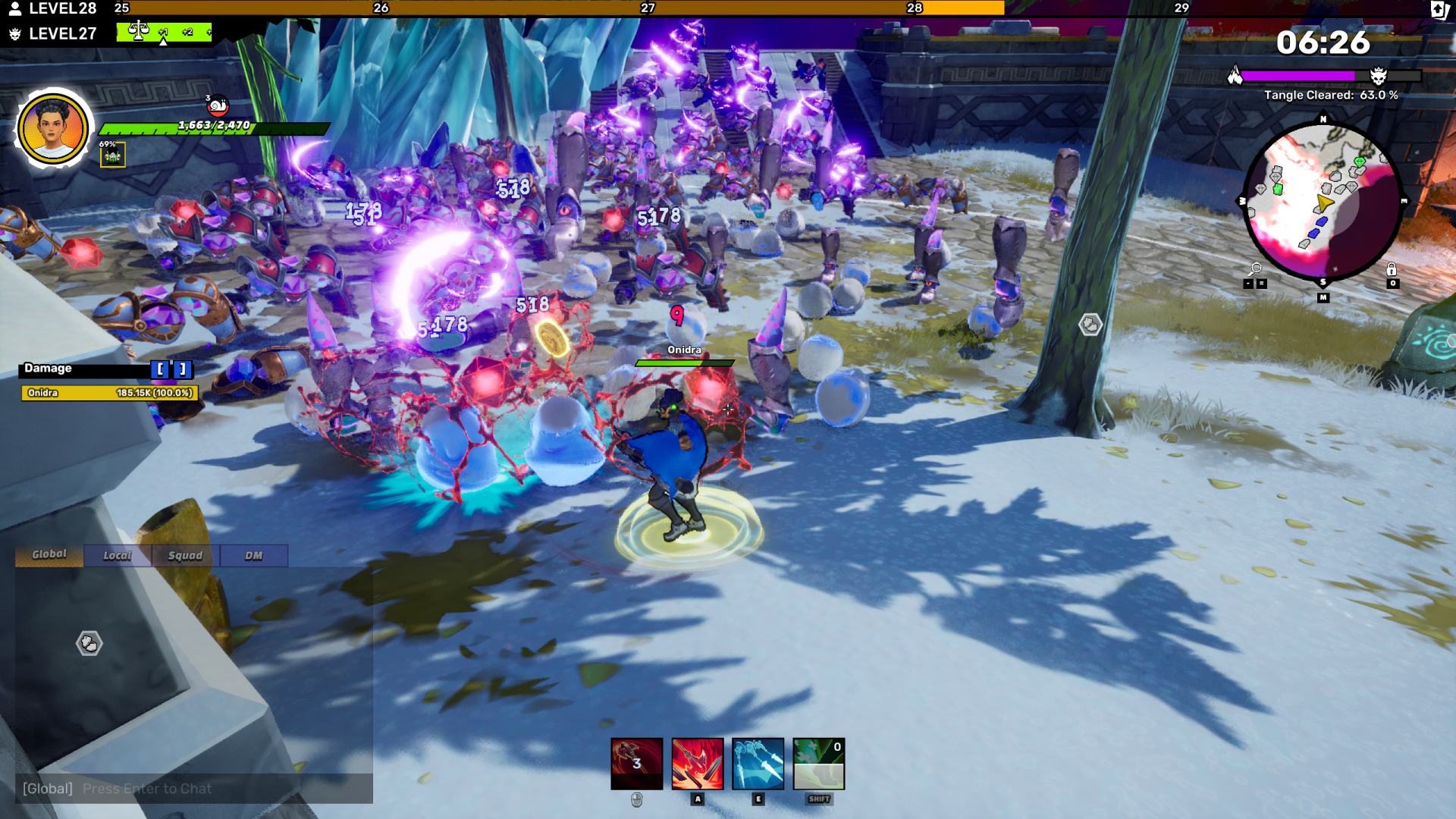Click the snail slow debuff icon
1456x819 pixels.
217,105
